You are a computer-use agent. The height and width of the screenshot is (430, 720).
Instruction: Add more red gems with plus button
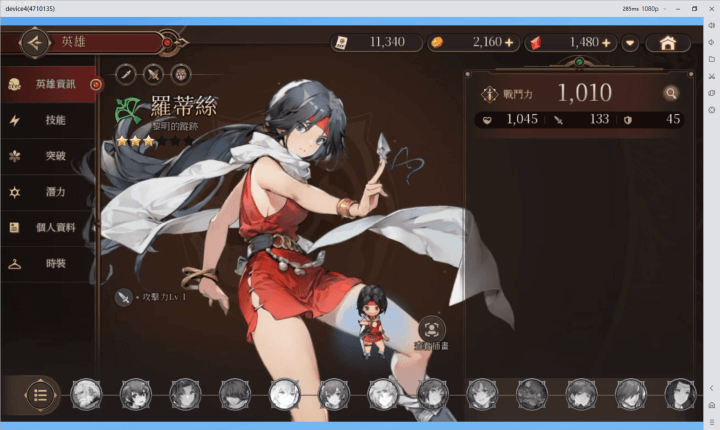coord(606,43)
